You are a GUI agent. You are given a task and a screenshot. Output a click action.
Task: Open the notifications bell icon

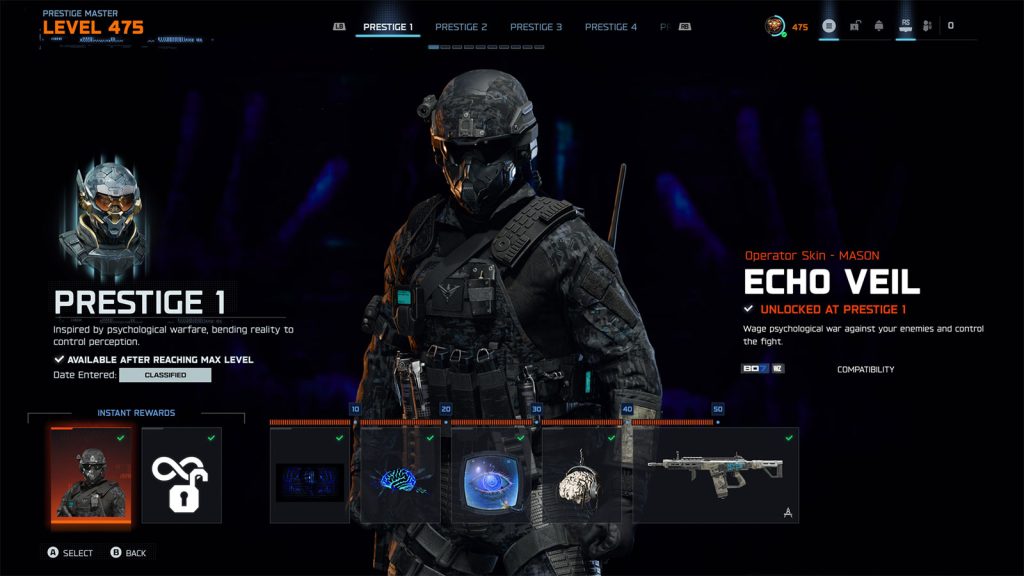pyautogui.click(x=879, y=26)
